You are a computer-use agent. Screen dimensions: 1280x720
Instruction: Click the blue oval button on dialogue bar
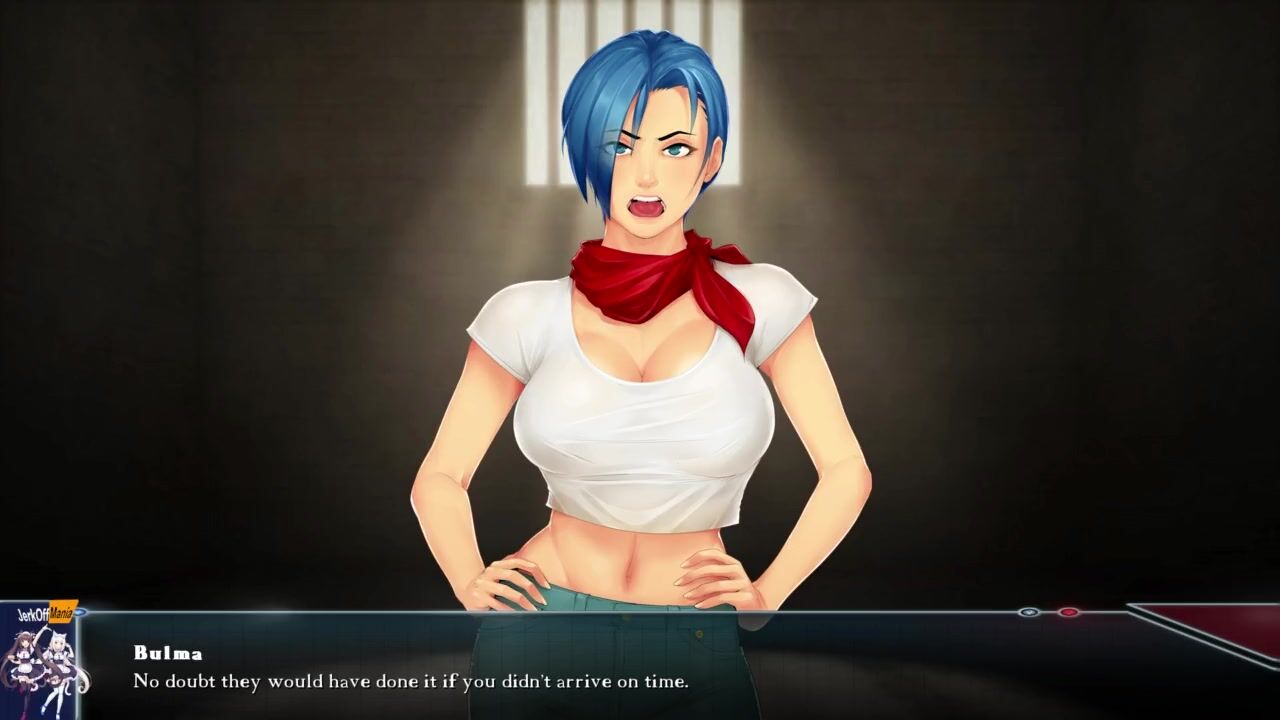pyautogui.click(x=1029, y=612)
